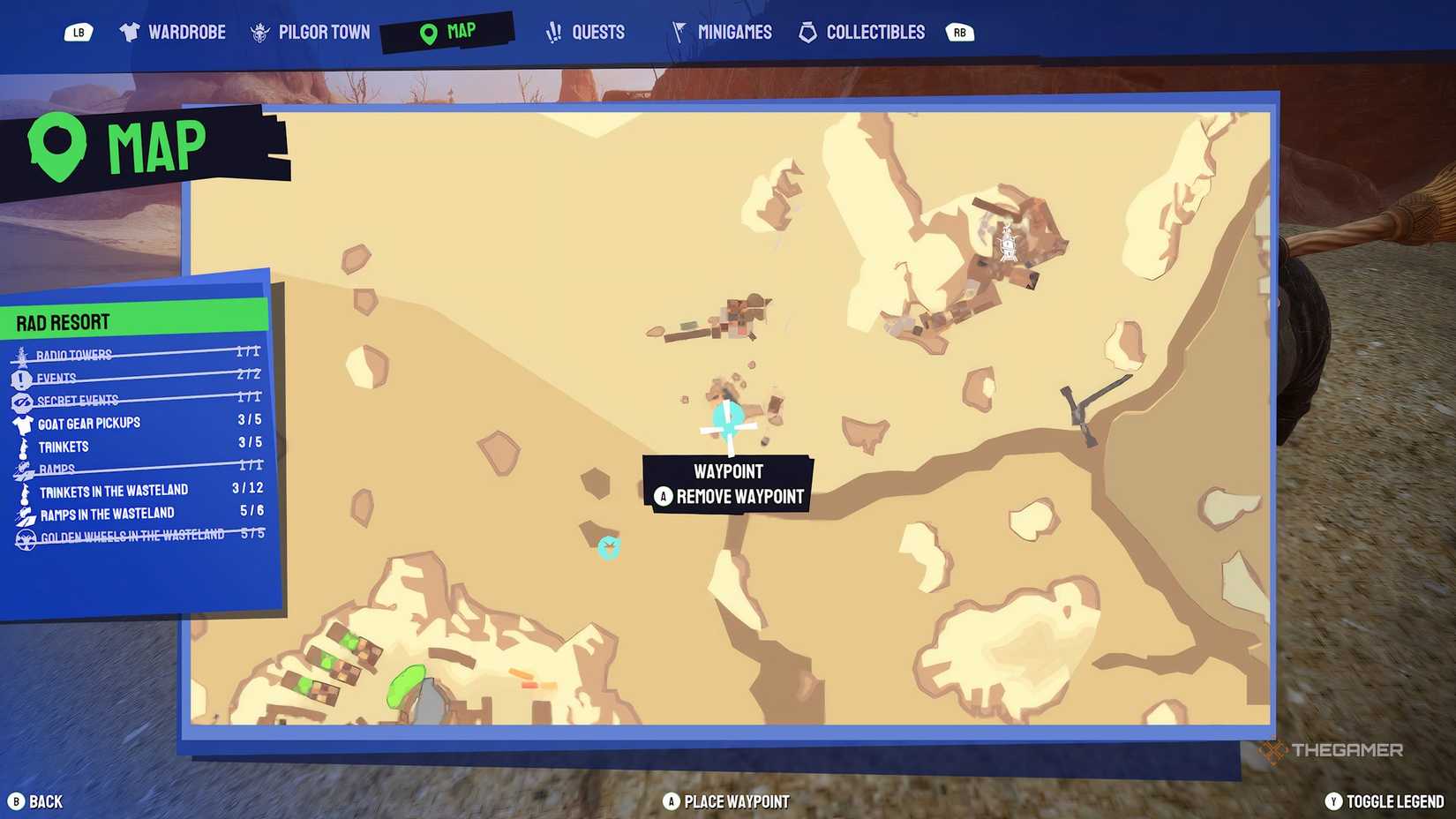
Task: Click the teal collectible marker on the map
Action: [610, 547]
